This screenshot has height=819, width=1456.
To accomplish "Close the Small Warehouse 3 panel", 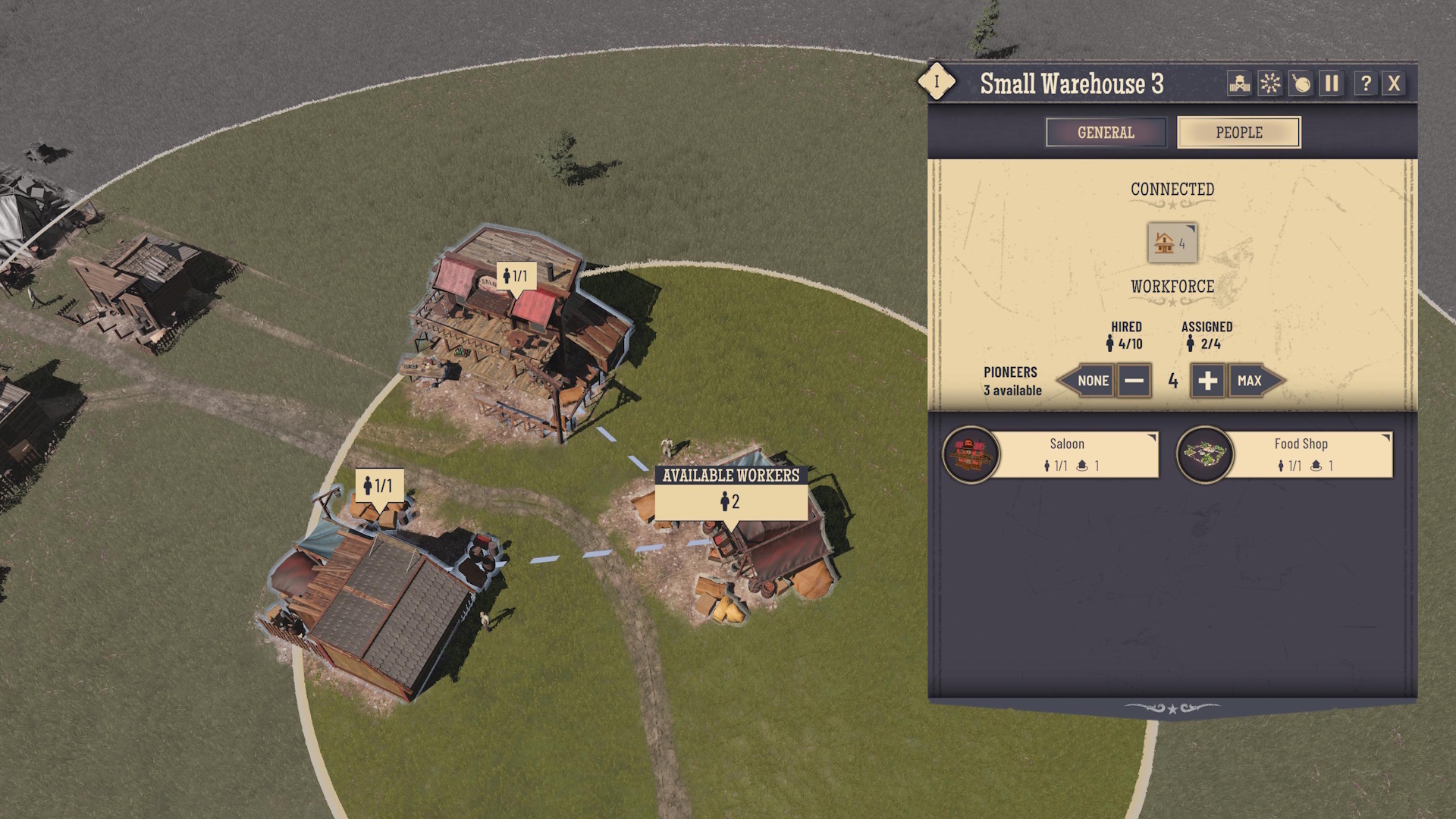I will point(1394,83).
